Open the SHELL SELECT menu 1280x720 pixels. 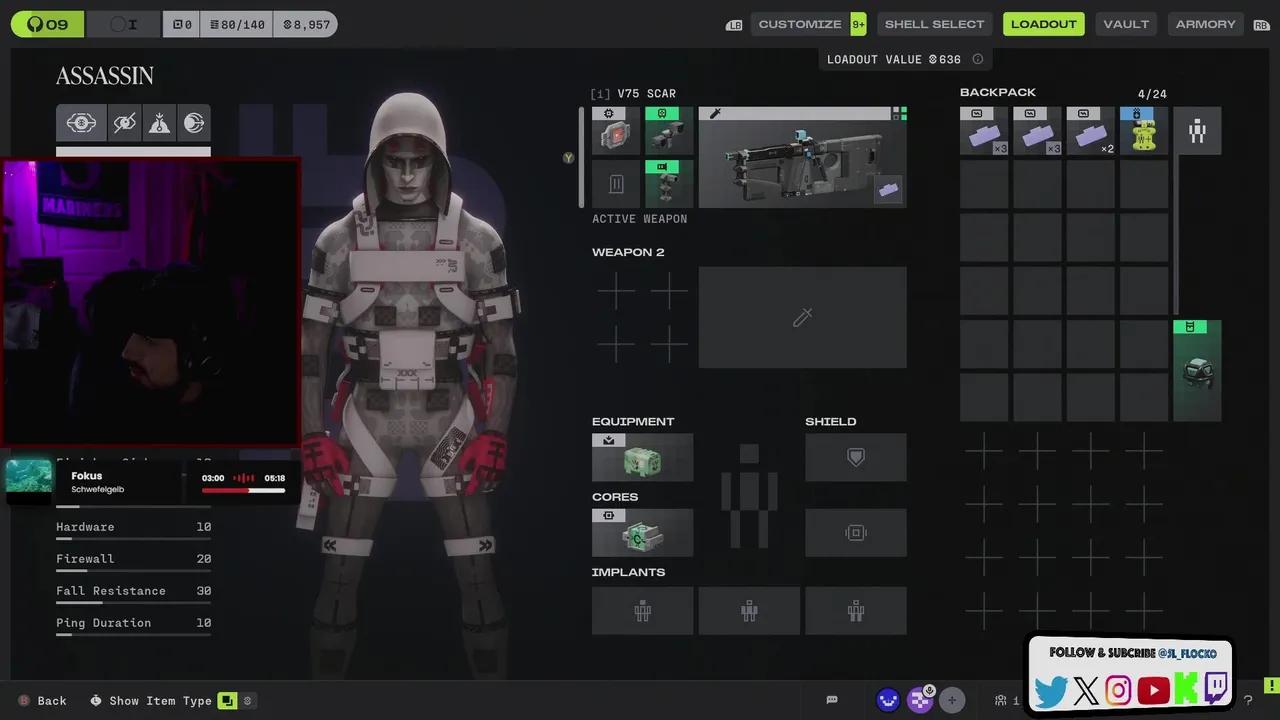[934, 23]
